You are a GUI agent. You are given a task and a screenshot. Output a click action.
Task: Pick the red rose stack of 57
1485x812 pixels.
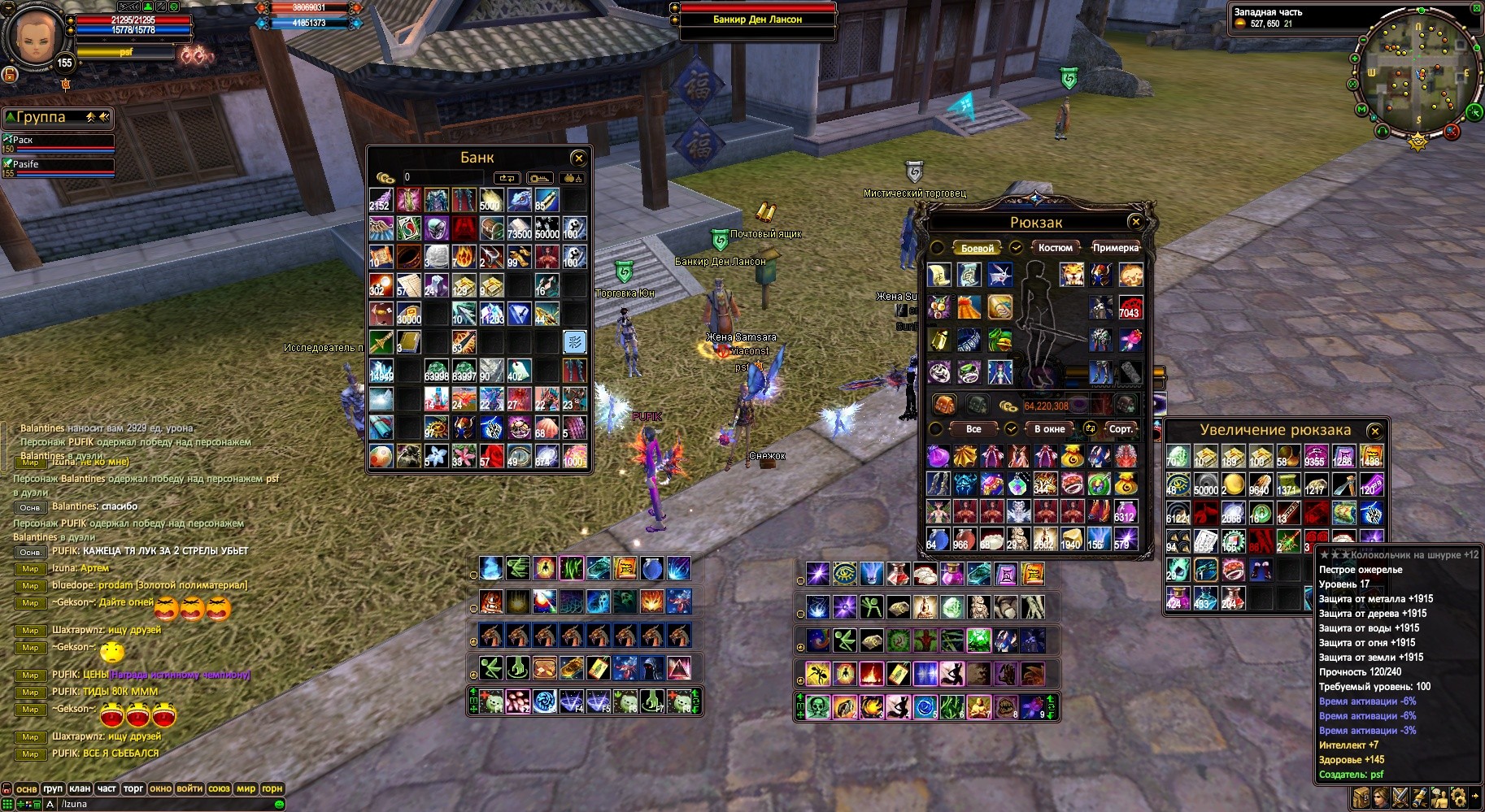coord(490,455)
